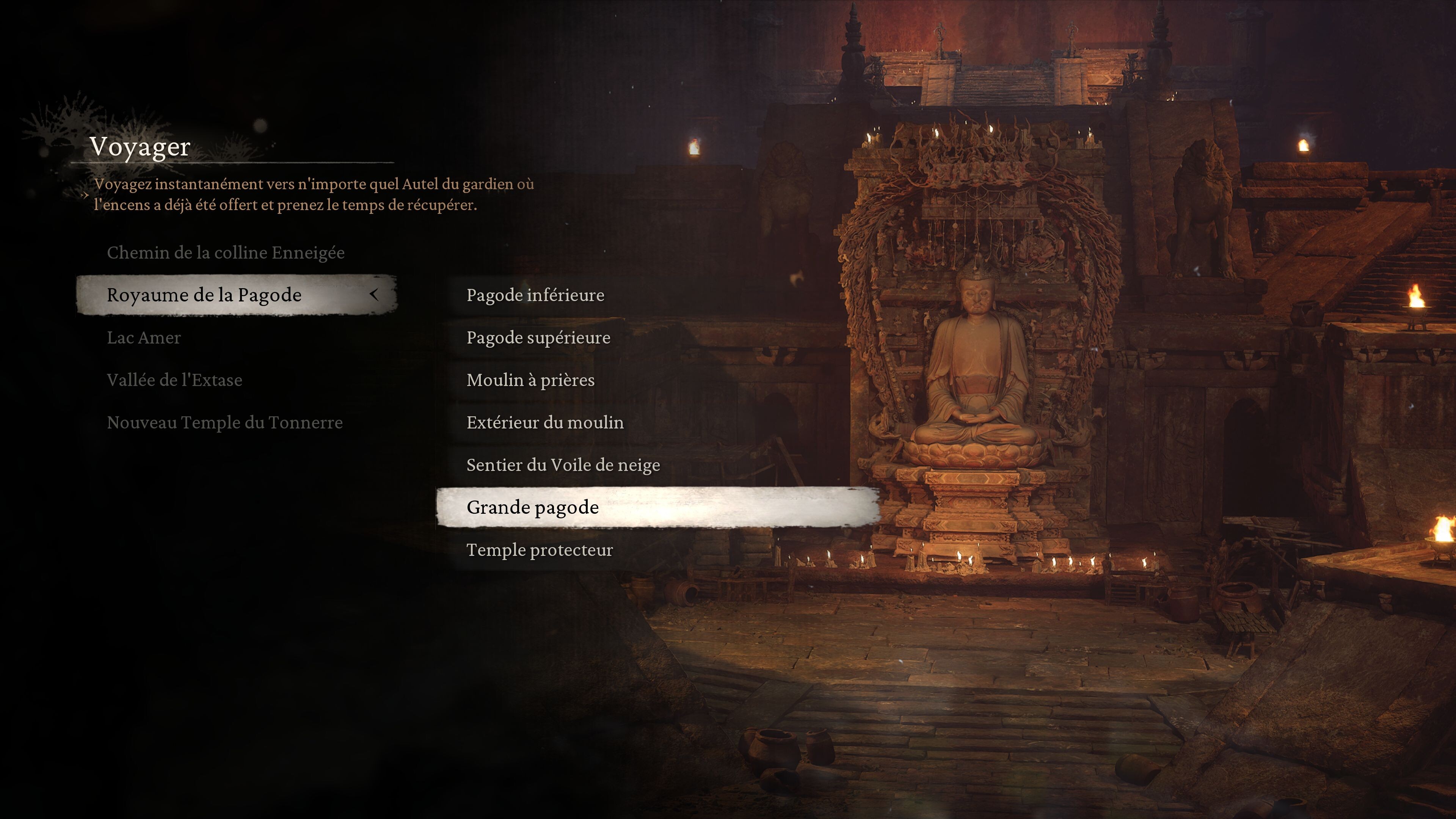
Task: Open the Vallée de l'Extase destination list
Action: click(x=175, y=379)
